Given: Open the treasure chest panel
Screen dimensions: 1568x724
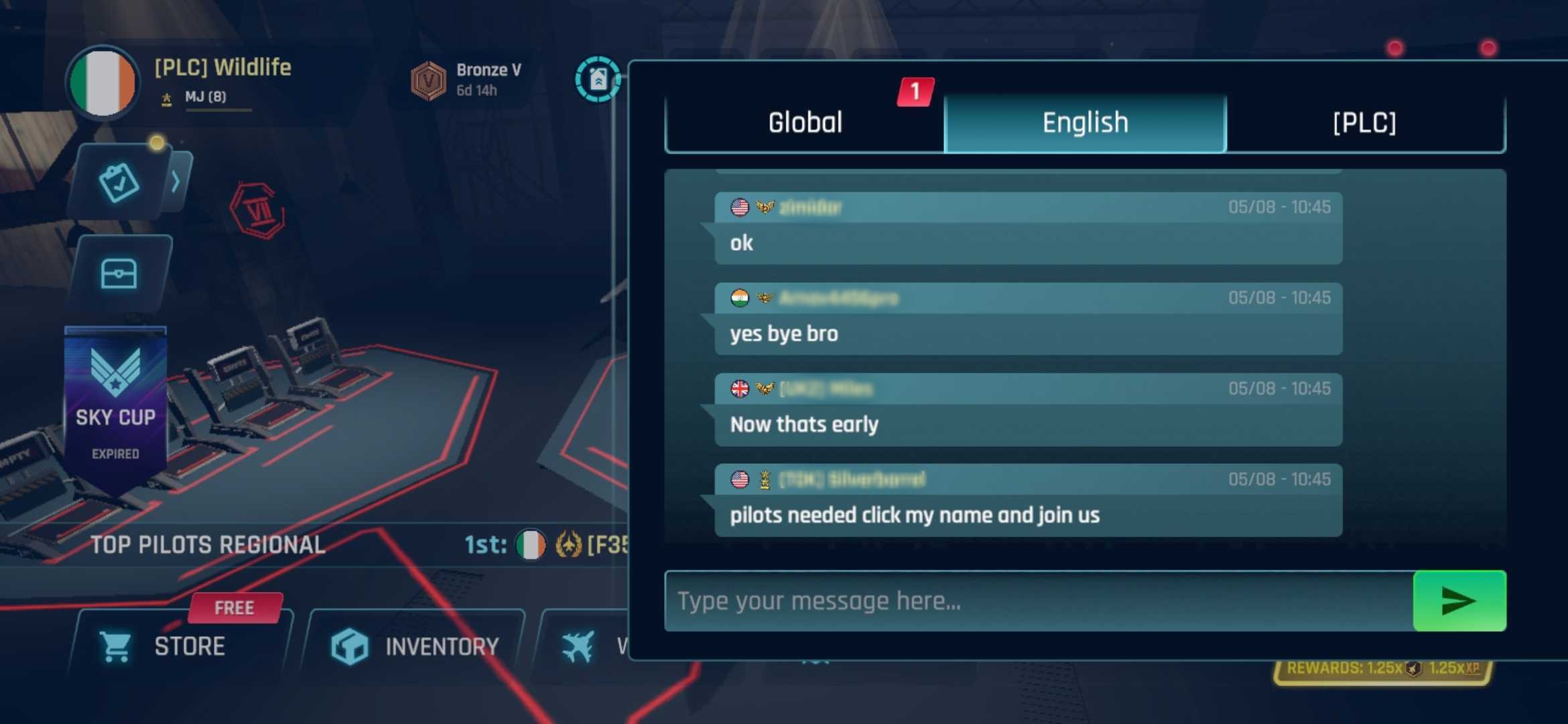Looking at the screenshot, I should click(x=121, y=272).
